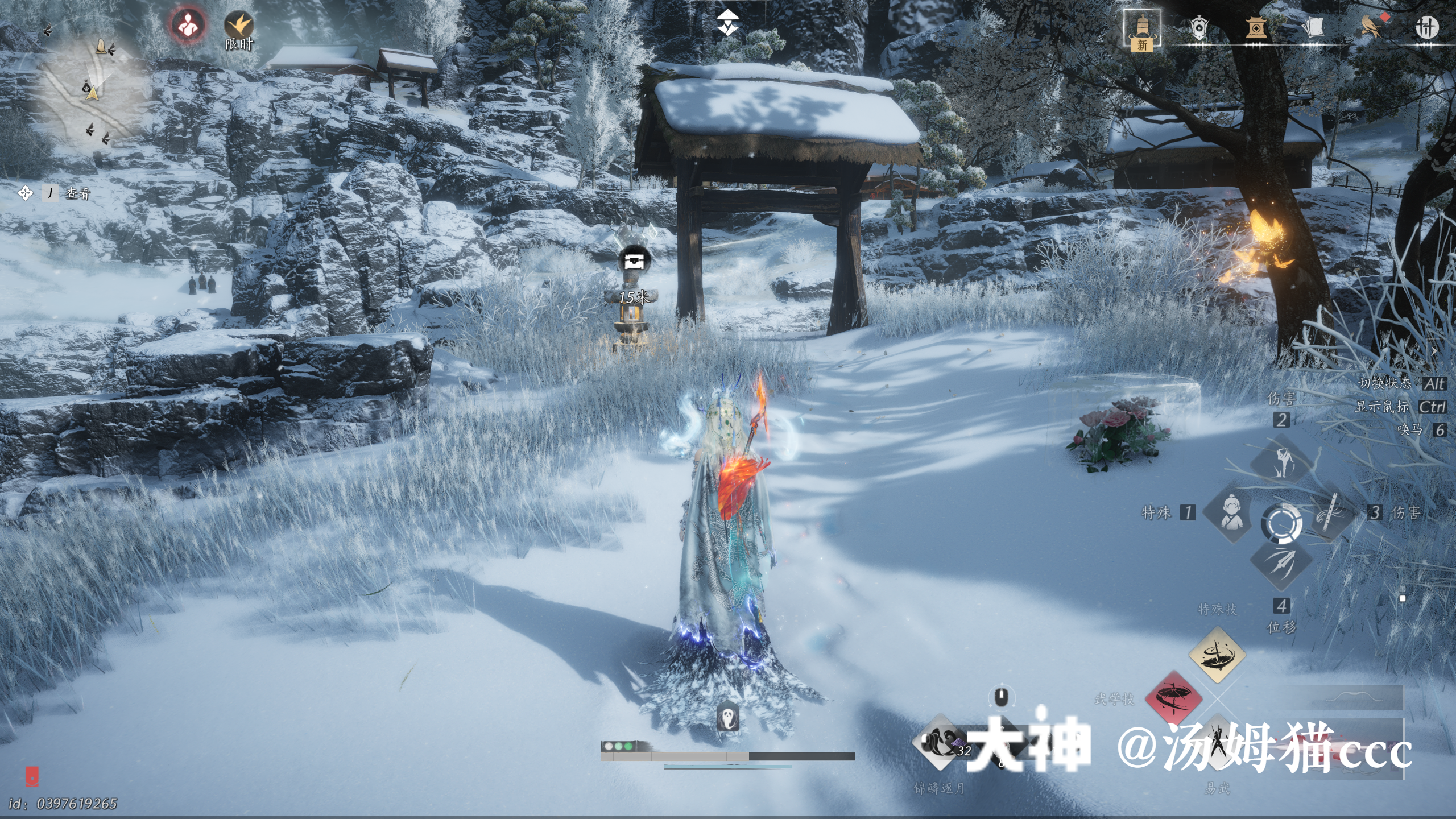Viewport: 1456px width, 819px height.
Task: Open the 限时 limited-time crane event
Action: point(239,28)
